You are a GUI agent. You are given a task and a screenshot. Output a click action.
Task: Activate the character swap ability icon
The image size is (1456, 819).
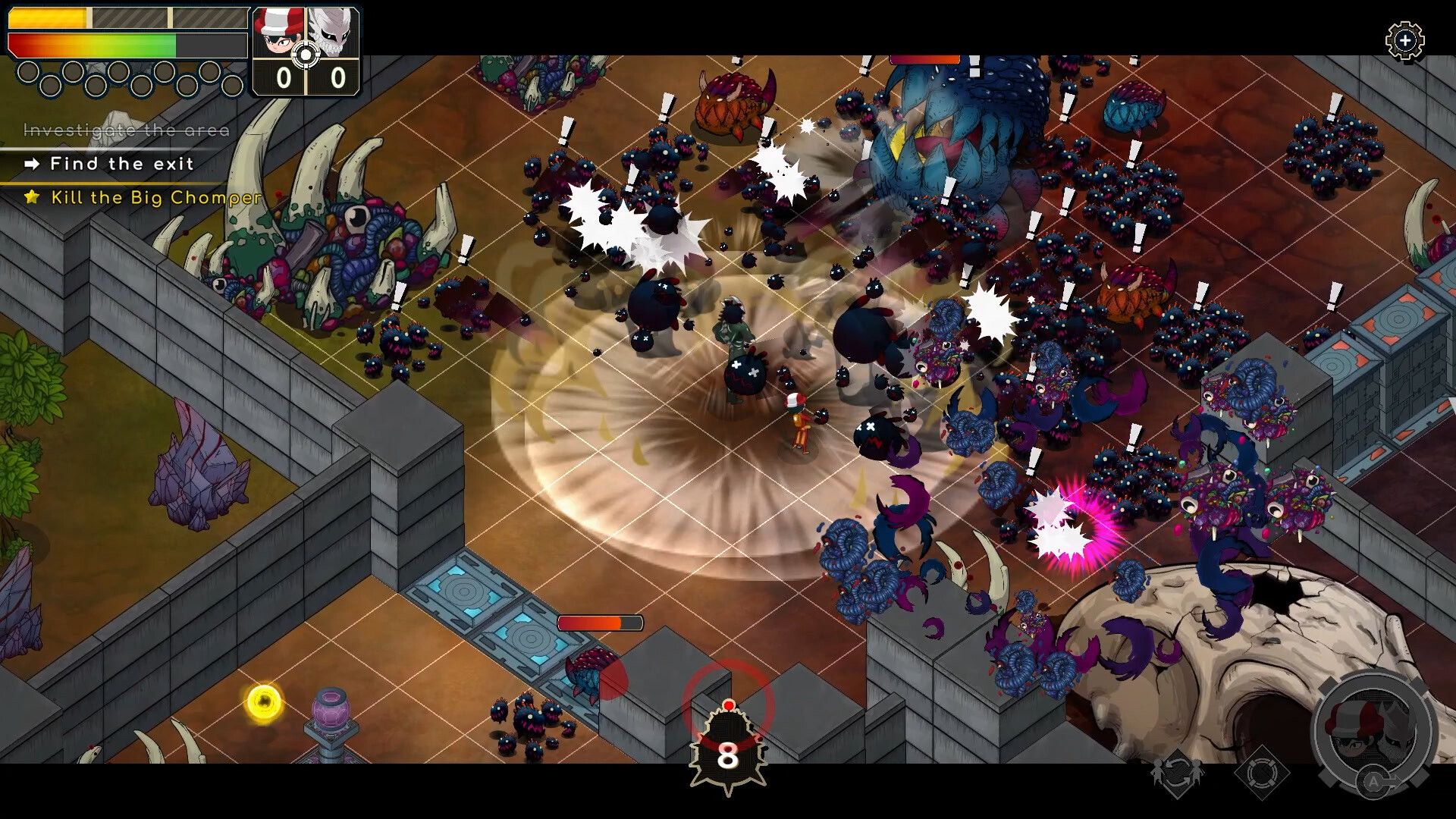[x=1177, y=773]
